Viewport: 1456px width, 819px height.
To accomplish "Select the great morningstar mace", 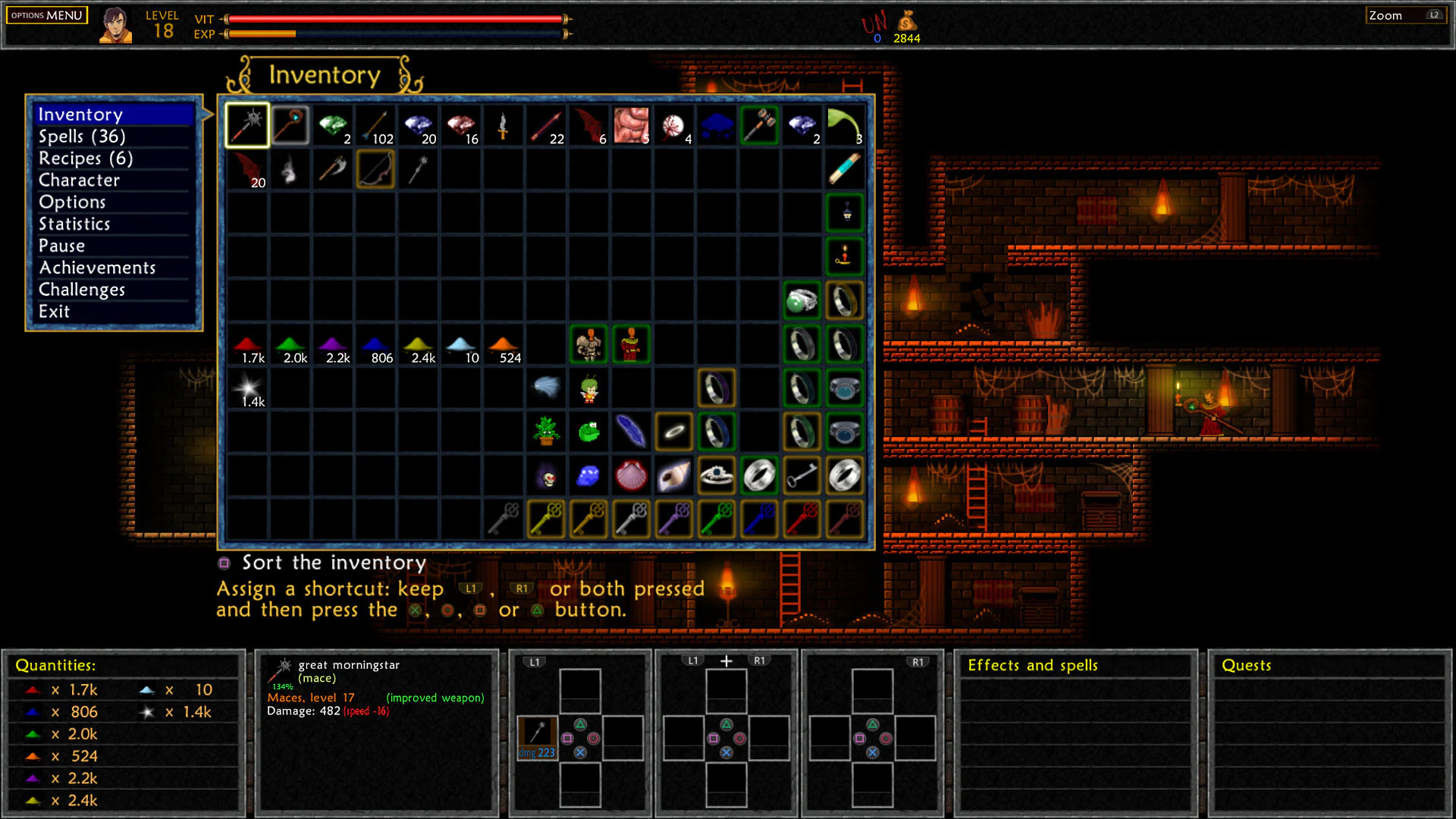I will click(246, 125).
